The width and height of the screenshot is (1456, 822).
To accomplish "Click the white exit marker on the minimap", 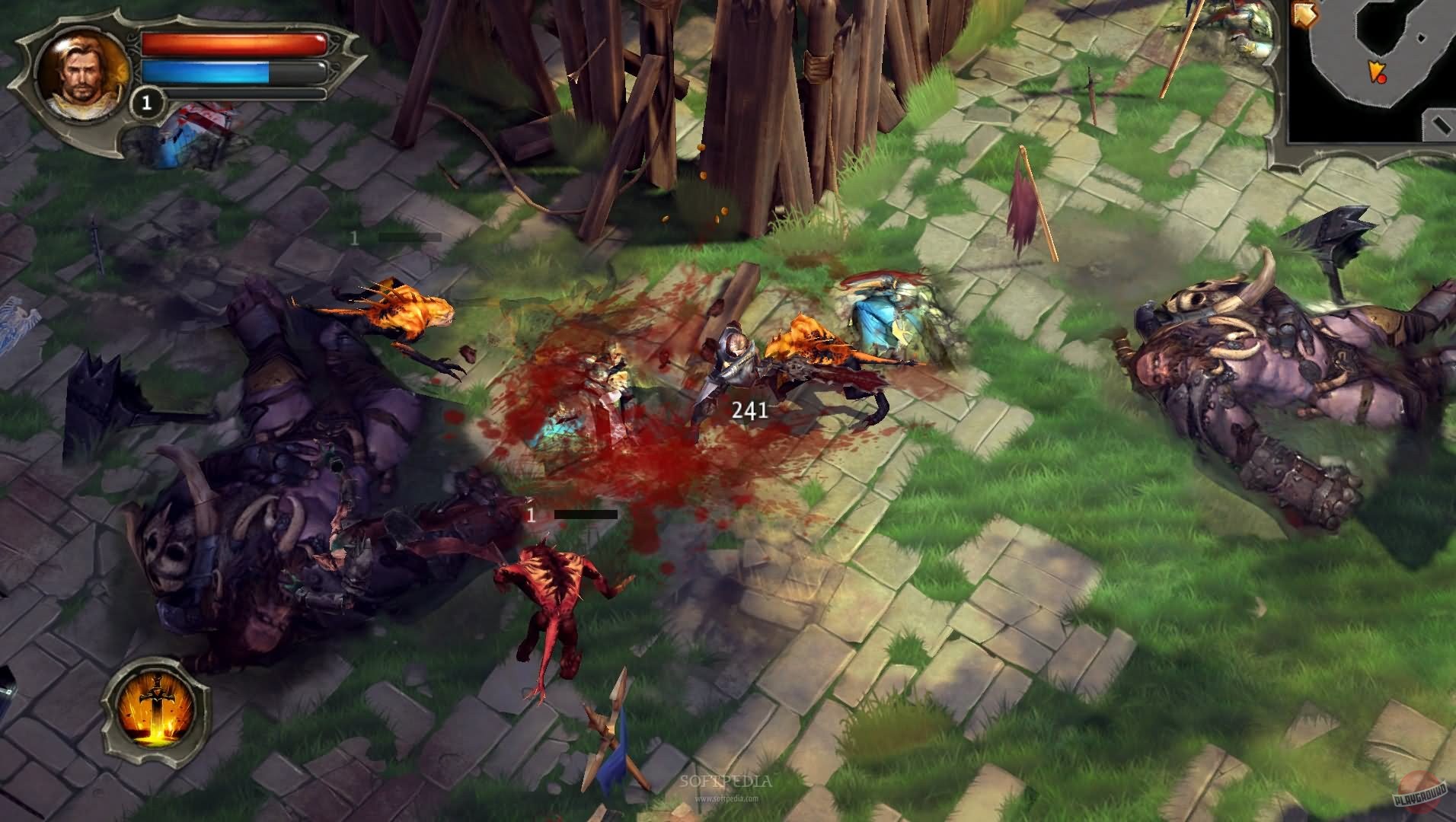I will (x=1420, y=37).
